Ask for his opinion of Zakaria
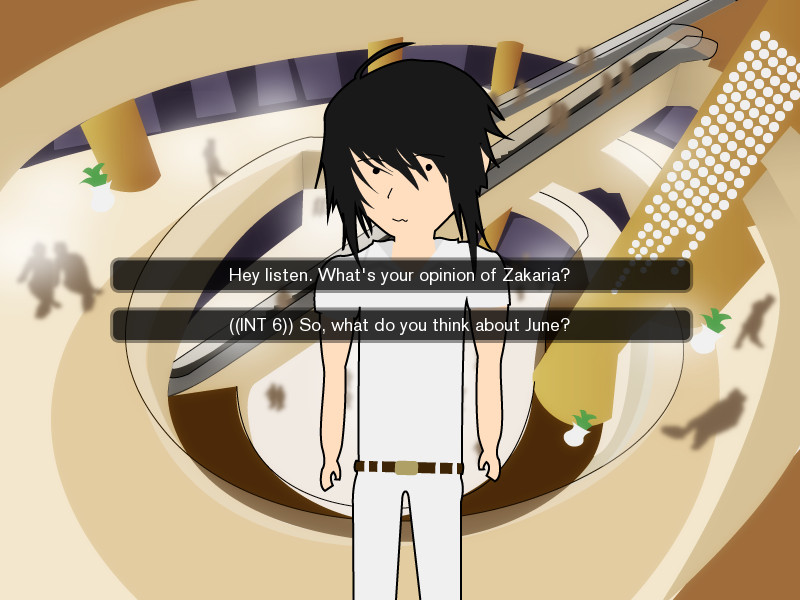Screen dimensions: 800x600 (x=400, y=275)
